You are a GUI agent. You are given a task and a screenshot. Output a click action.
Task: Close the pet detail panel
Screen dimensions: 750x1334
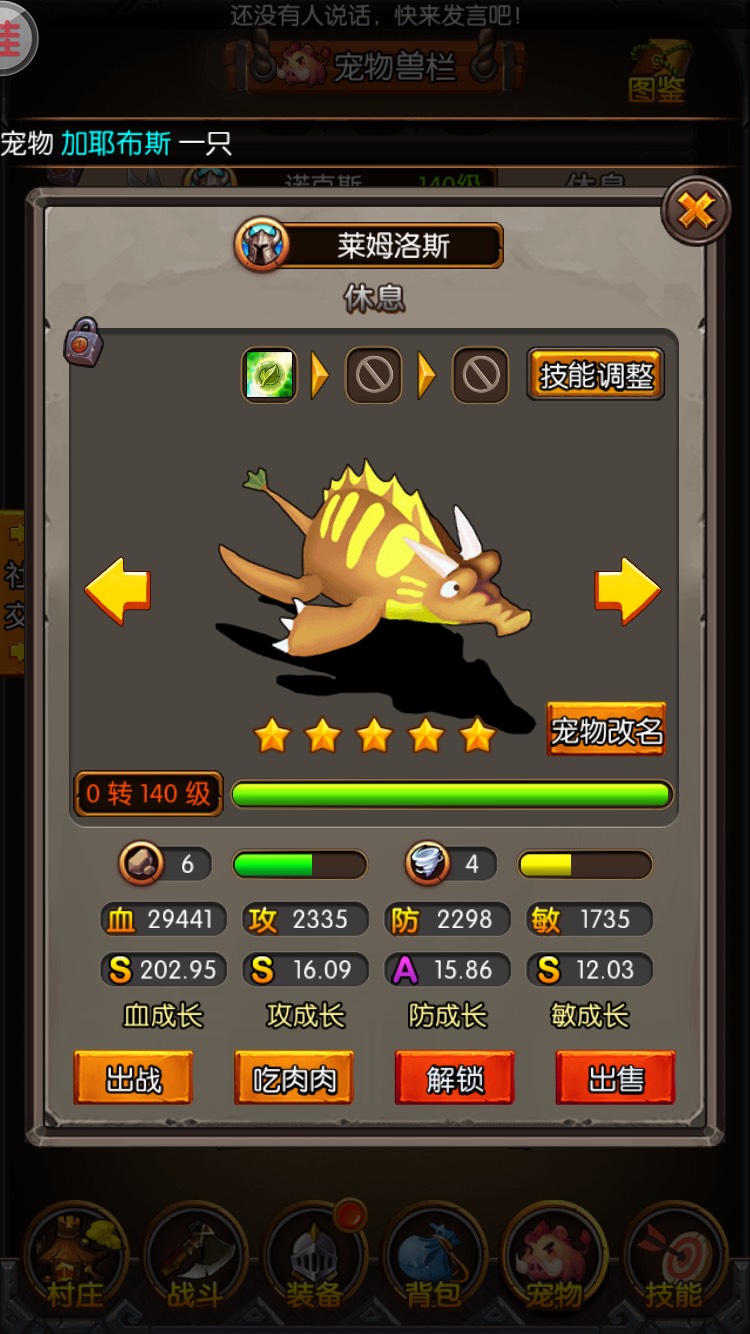click(x=696, y=211)
